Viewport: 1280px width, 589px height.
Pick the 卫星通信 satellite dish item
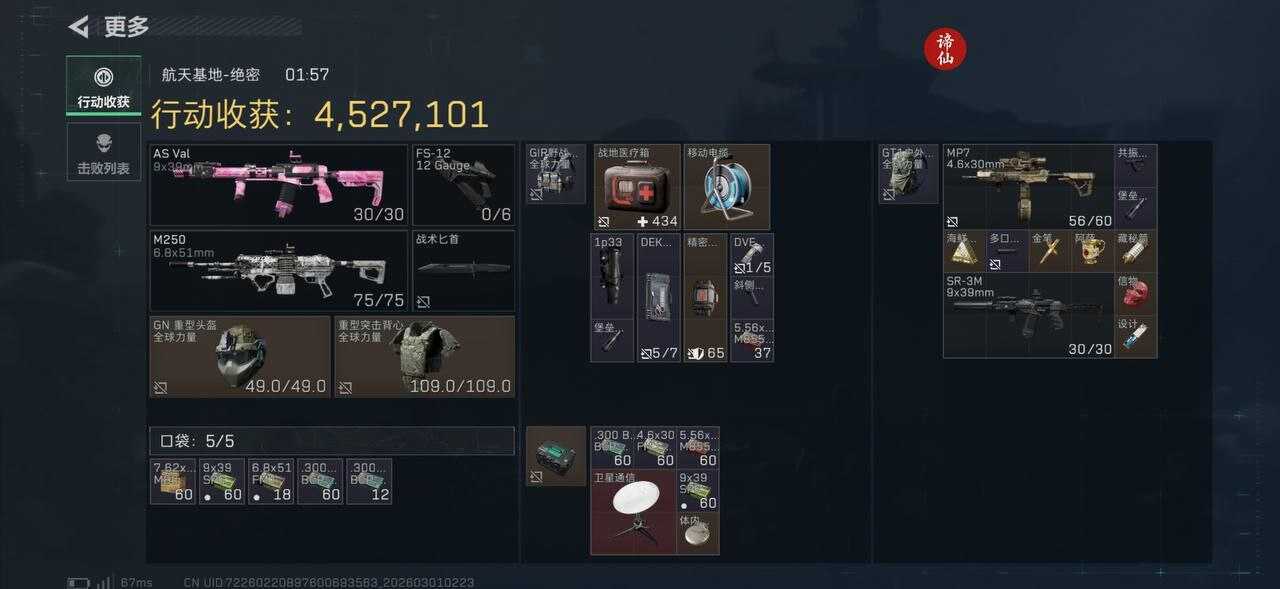[x=633, y=512]
